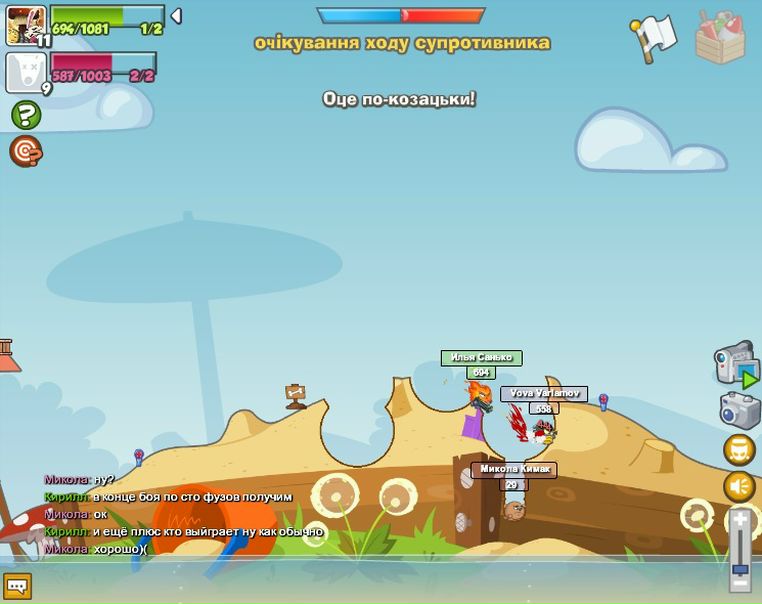The height and width of the screenshot is (604, 762).
Task: Select the rabbit player avatar
Action: [26, 25]
